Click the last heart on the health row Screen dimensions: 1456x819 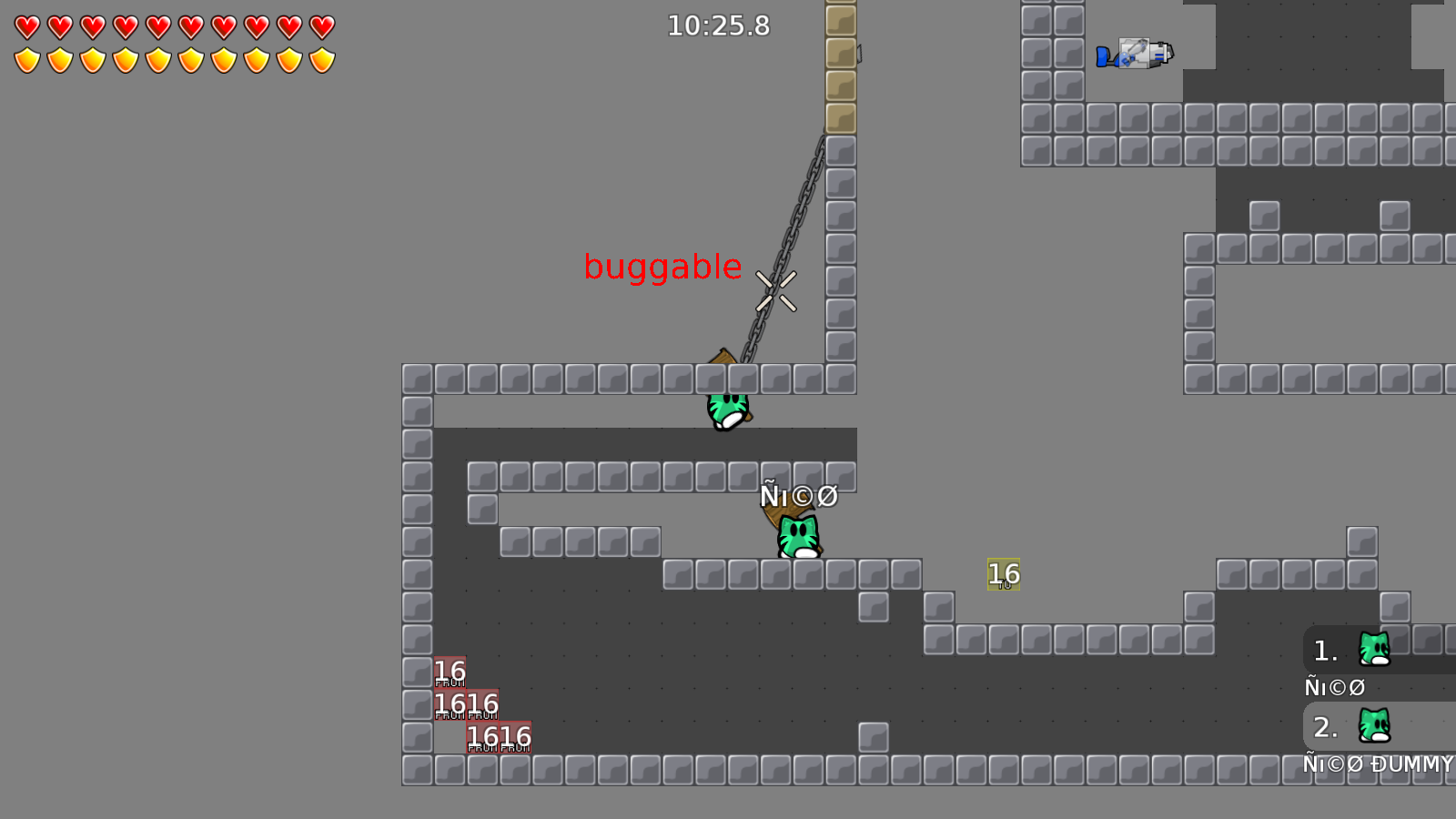click(321, 25)
